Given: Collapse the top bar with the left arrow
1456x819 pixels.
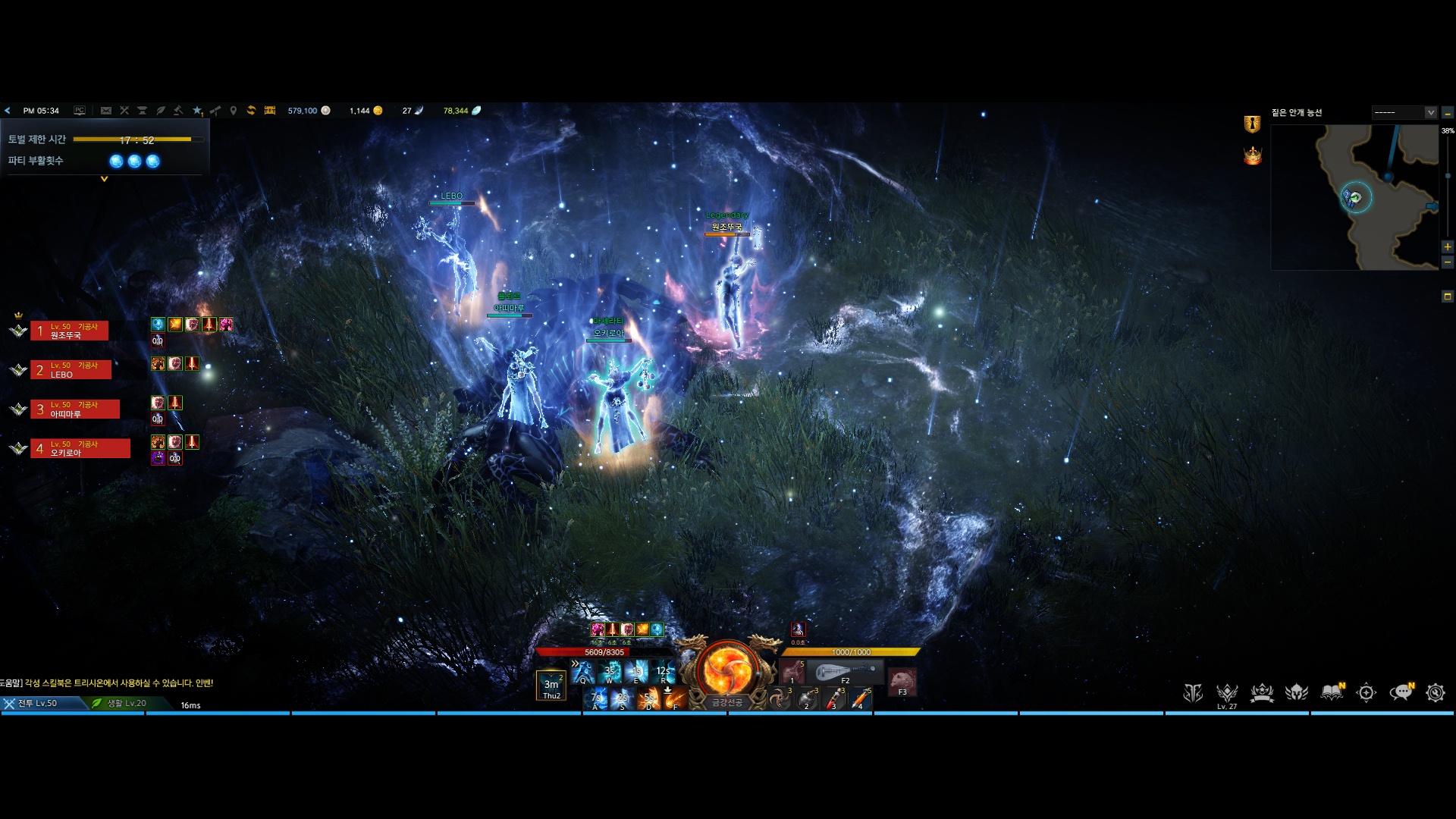Looking at the screenshot, I should tap(8, 111).
